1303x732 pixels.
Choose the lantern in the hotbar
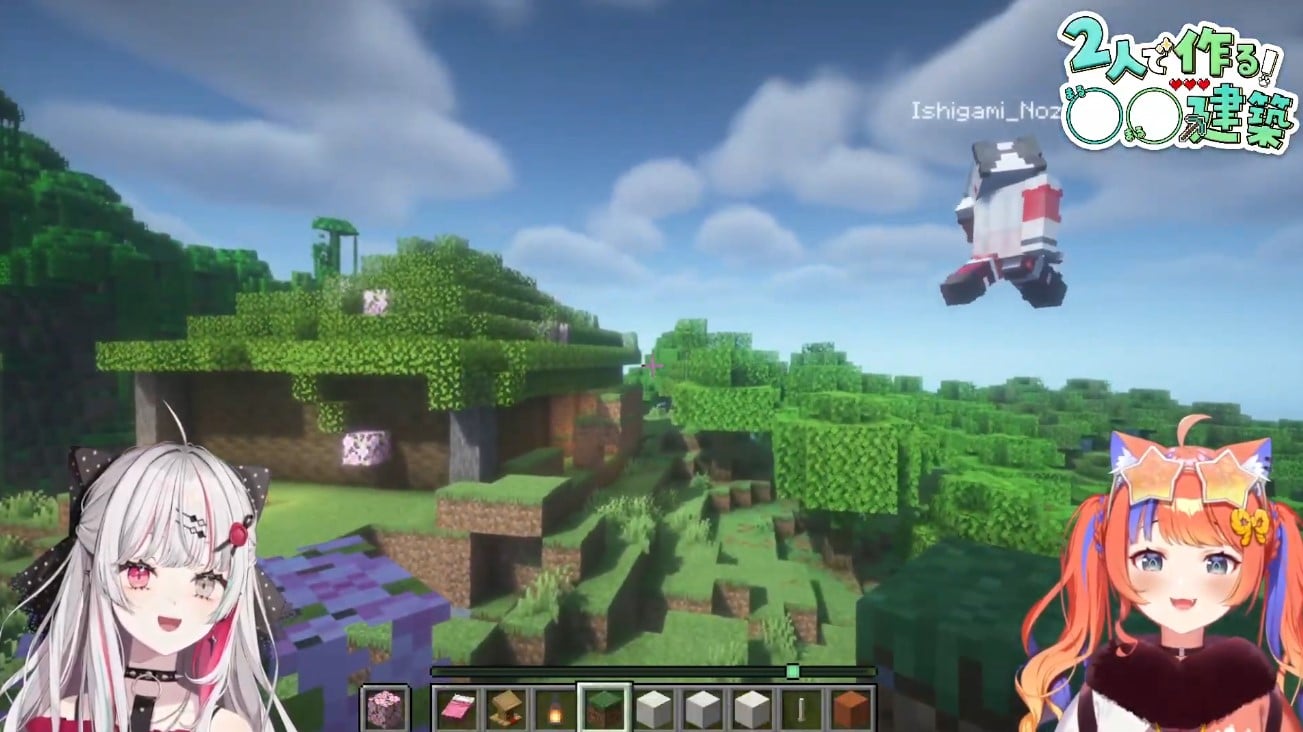[x=555, y=708]
